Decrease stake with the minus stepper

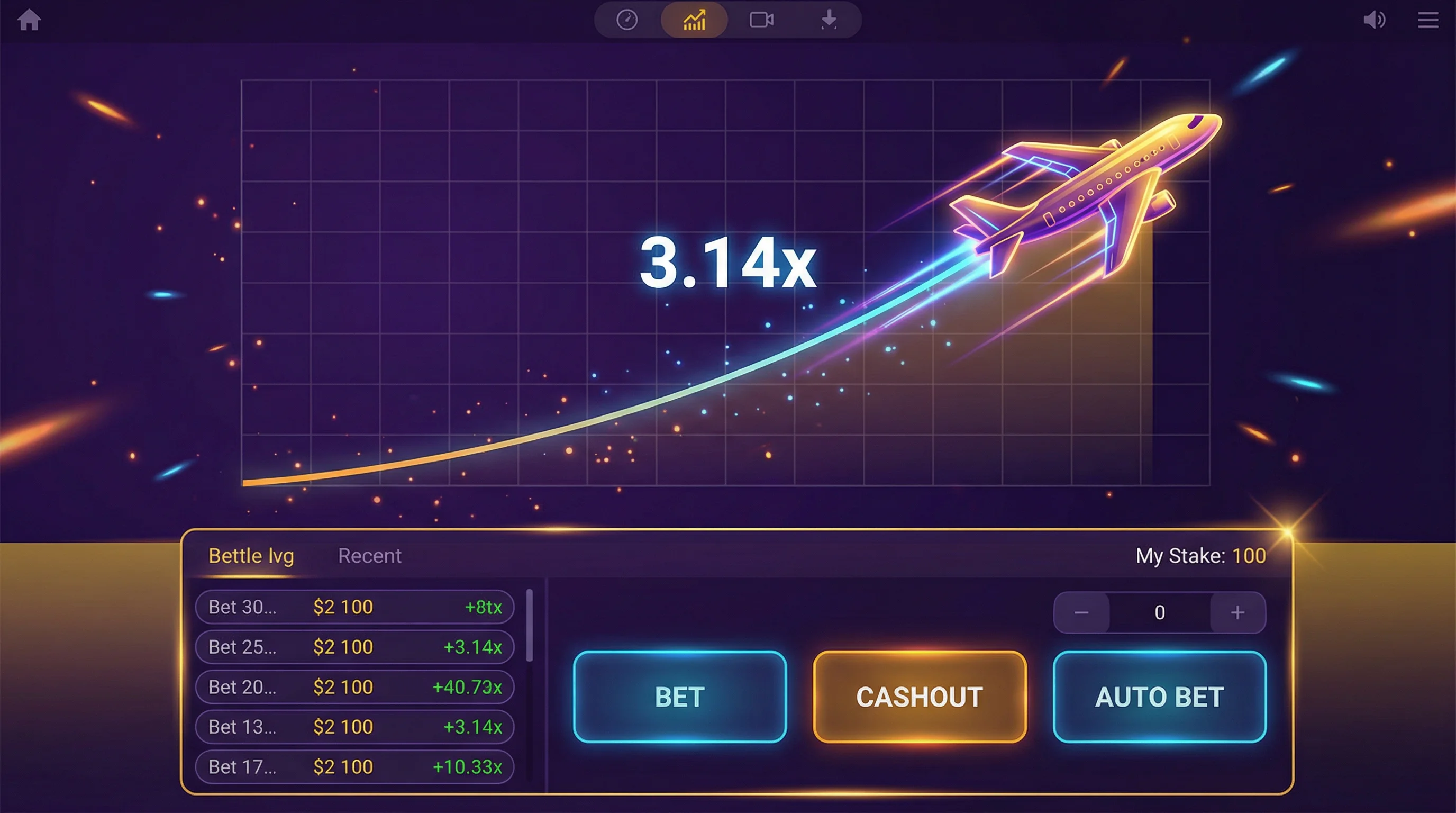(x=1081, y=612)
